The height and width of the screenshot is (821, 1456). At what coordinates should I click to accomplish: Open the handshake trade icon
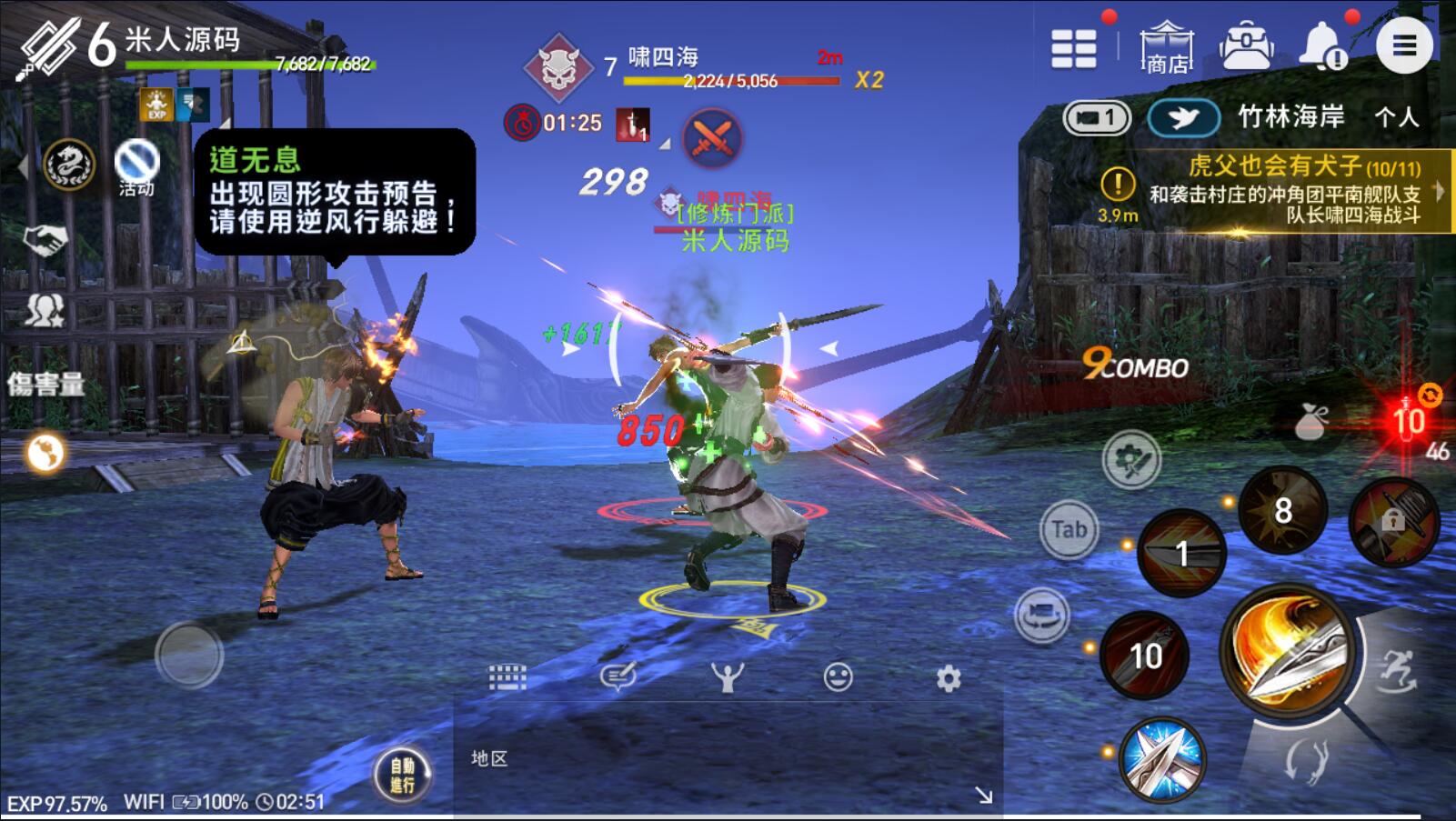[x=45, y=240]
